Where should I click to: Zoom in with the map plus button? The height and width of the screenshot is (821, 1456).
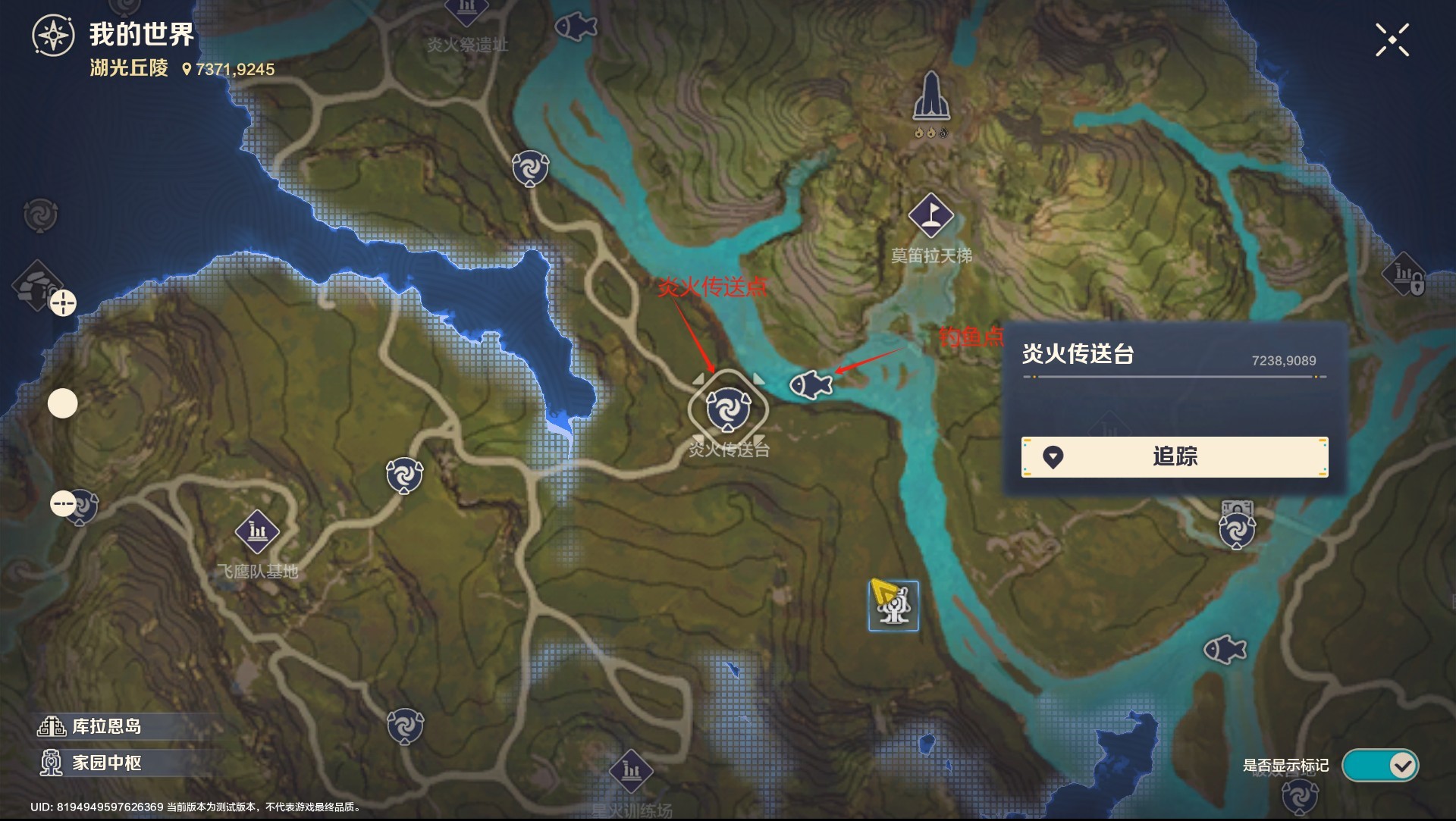pyautogui.click(x=63, y=303)
